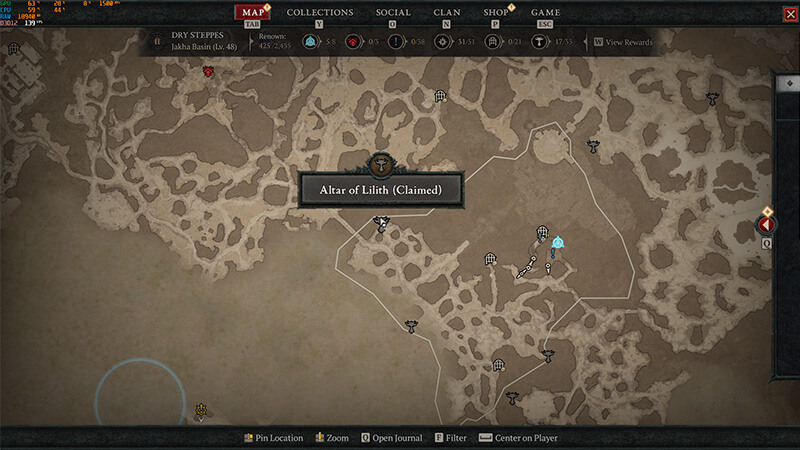Open the Game menu tab
Screen dimensions: 800x450
pyautogui.click(x=545, y=13)
